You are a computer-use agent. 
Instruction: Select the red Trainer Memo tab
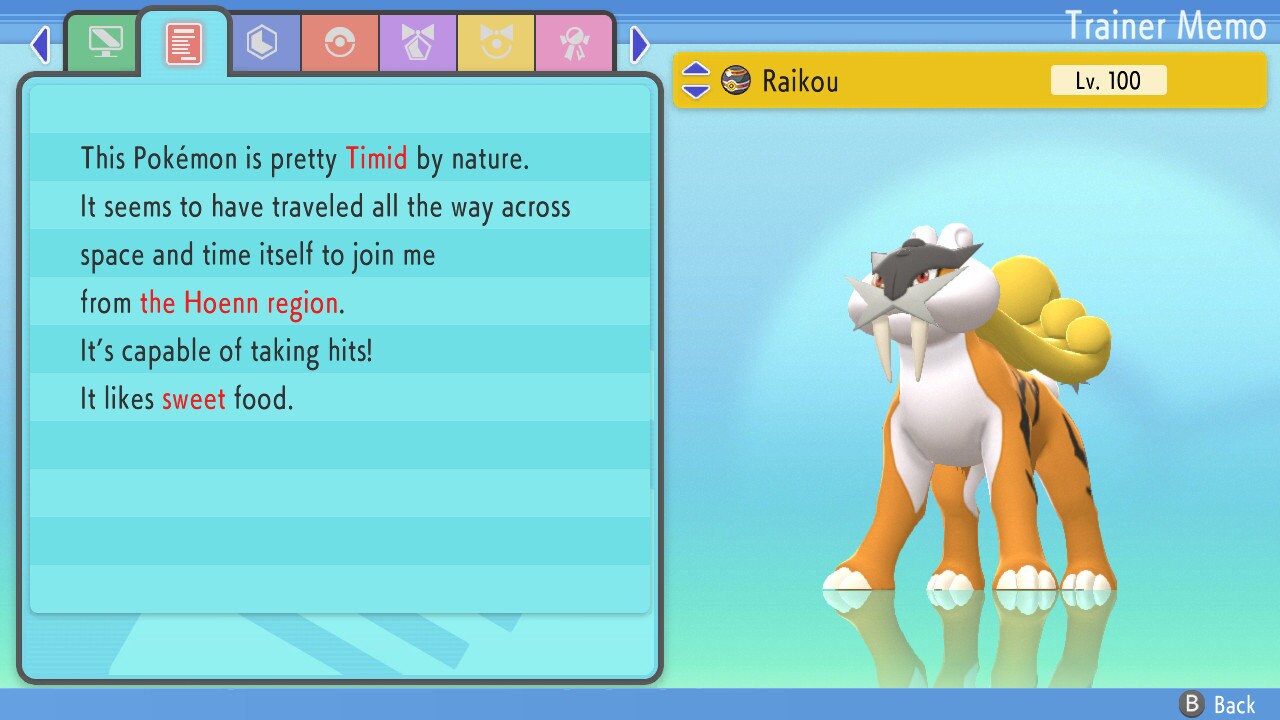coord(183,43)
